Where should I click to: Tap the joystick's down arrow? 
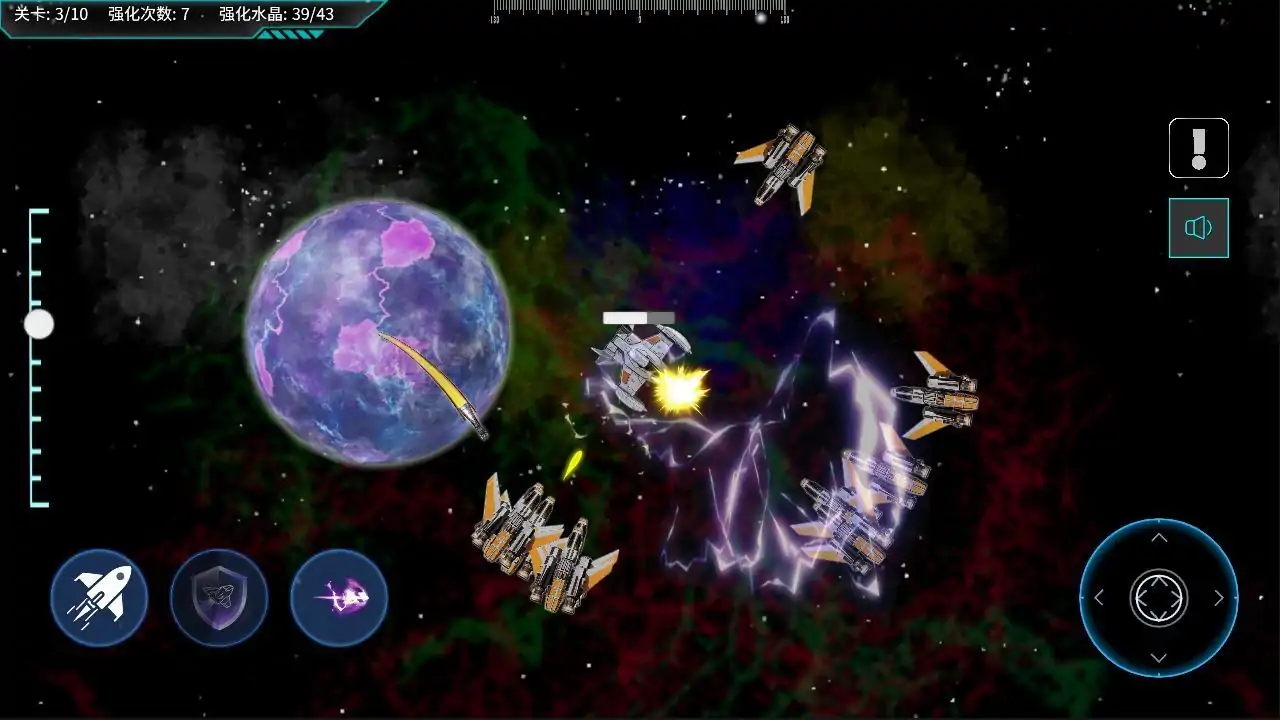(x=1159, y=657)
